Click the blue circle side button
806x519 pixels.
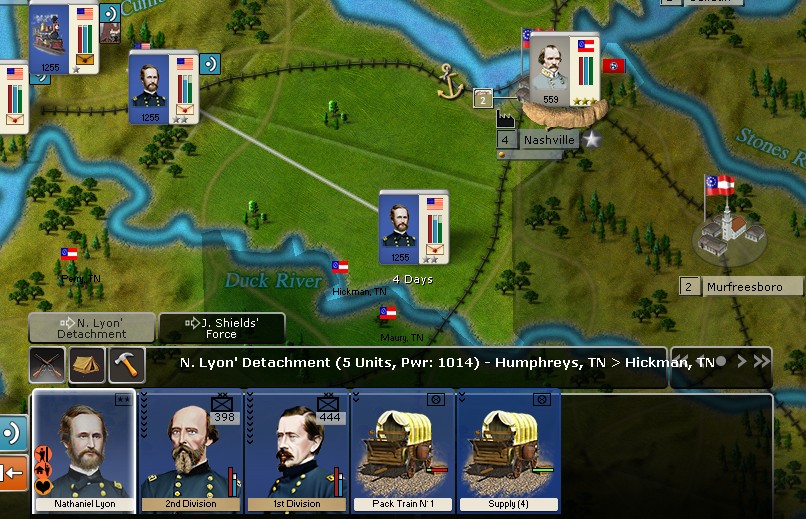(x=12, y=434)
